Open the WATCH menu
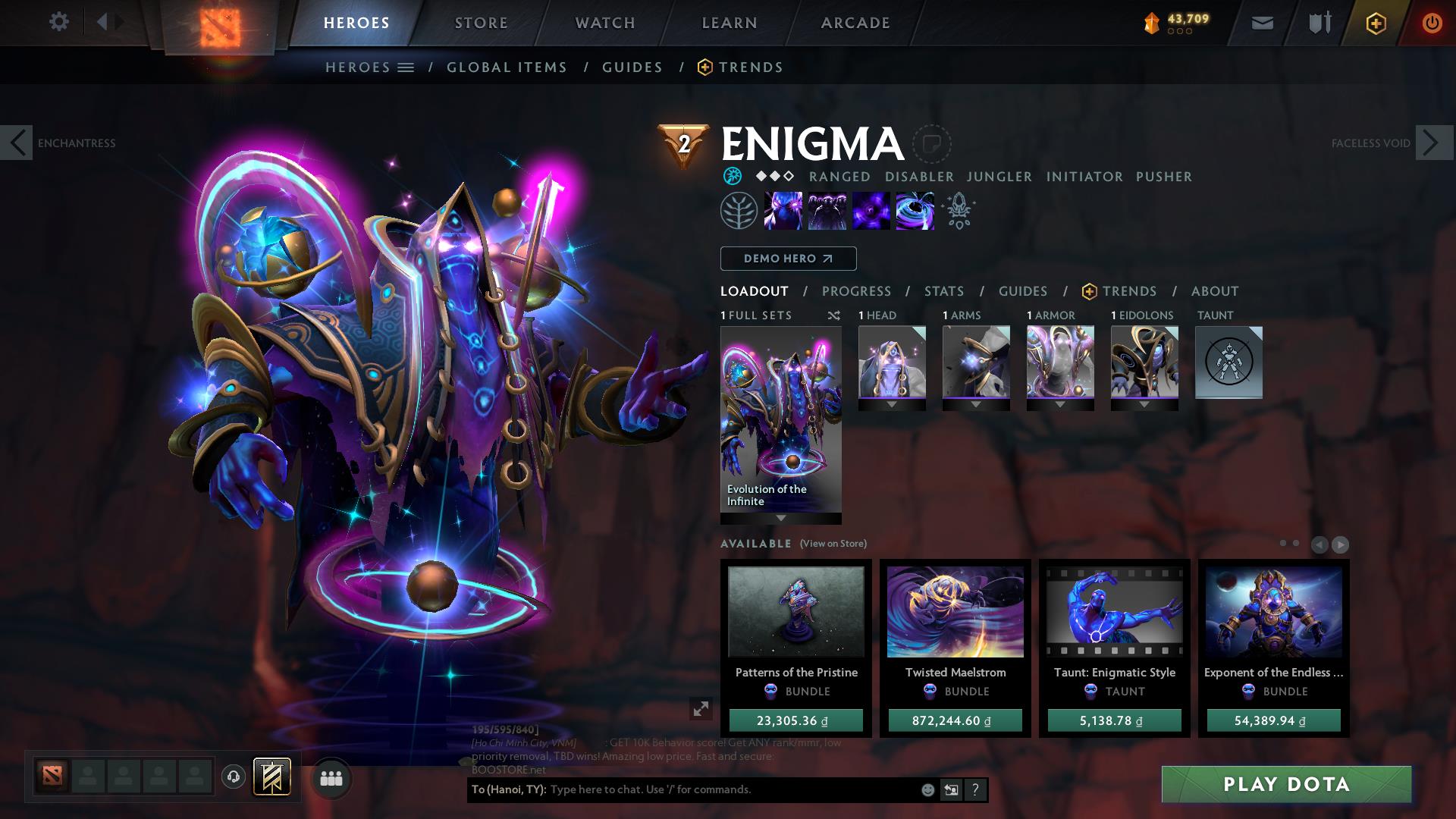This screenshot has height=819, width=1456. [x=604, y=23]
